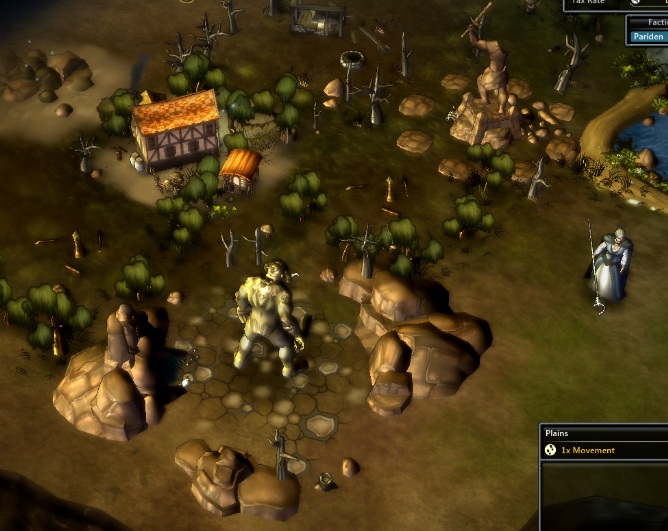The height and width of the screenshot is (531, 668).
Task: Select the Pariden faction row
Action: [648, 37]
